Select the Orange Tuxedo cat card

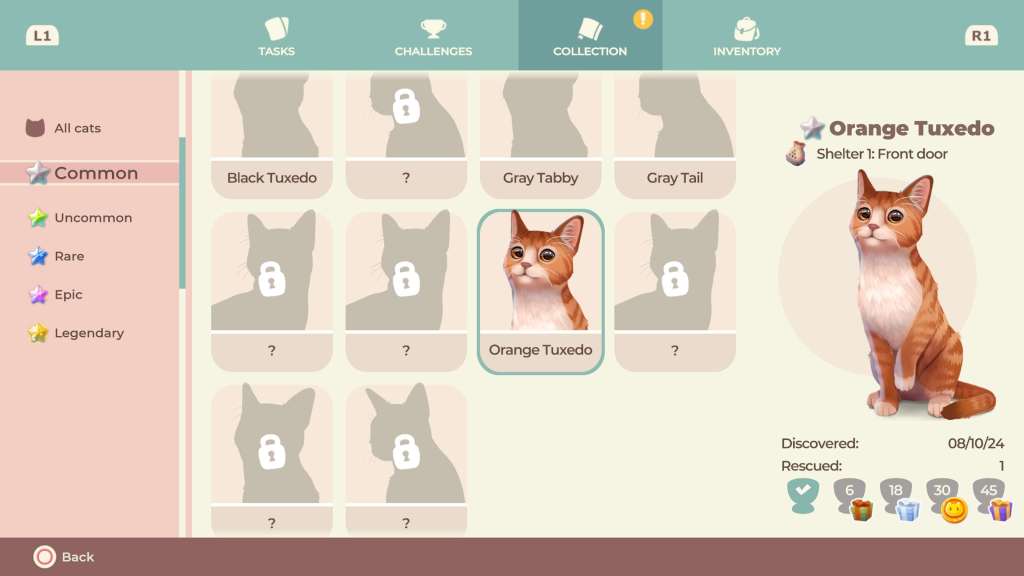pyautogui.click(x=540, y=291)
